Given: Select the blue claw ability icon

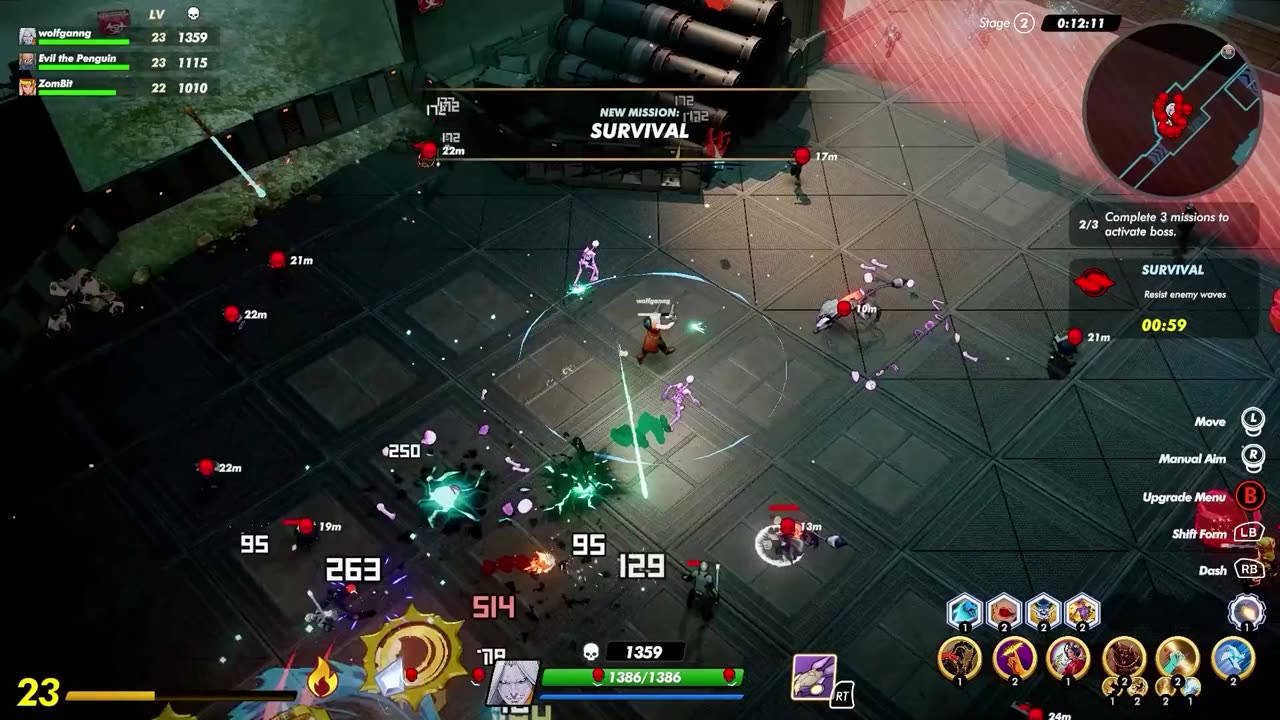Looking at the screenshot, I should [1232, 658].
